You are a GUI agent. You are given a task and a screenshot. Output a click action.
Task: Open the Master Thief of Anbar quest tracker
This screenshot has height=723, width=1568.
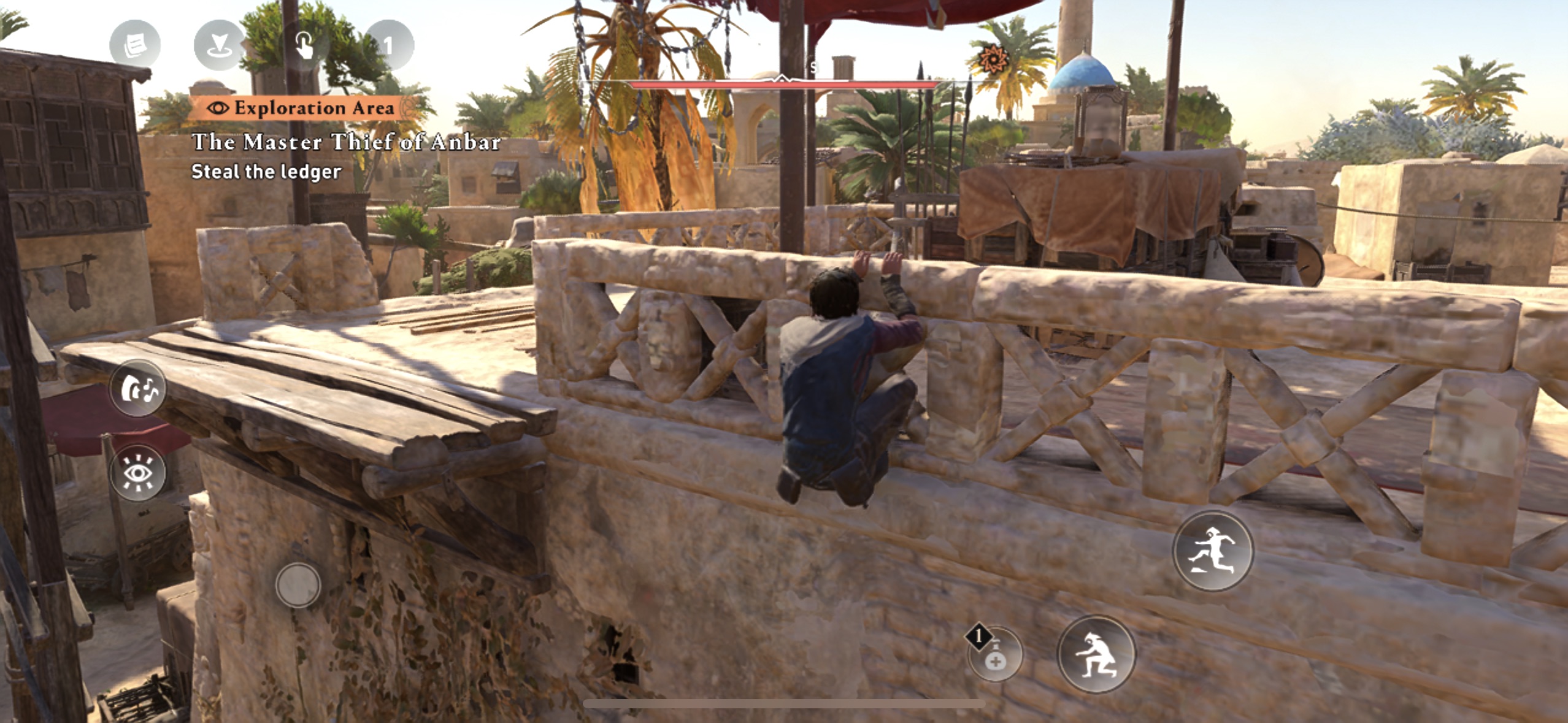(x=346, y=142)
